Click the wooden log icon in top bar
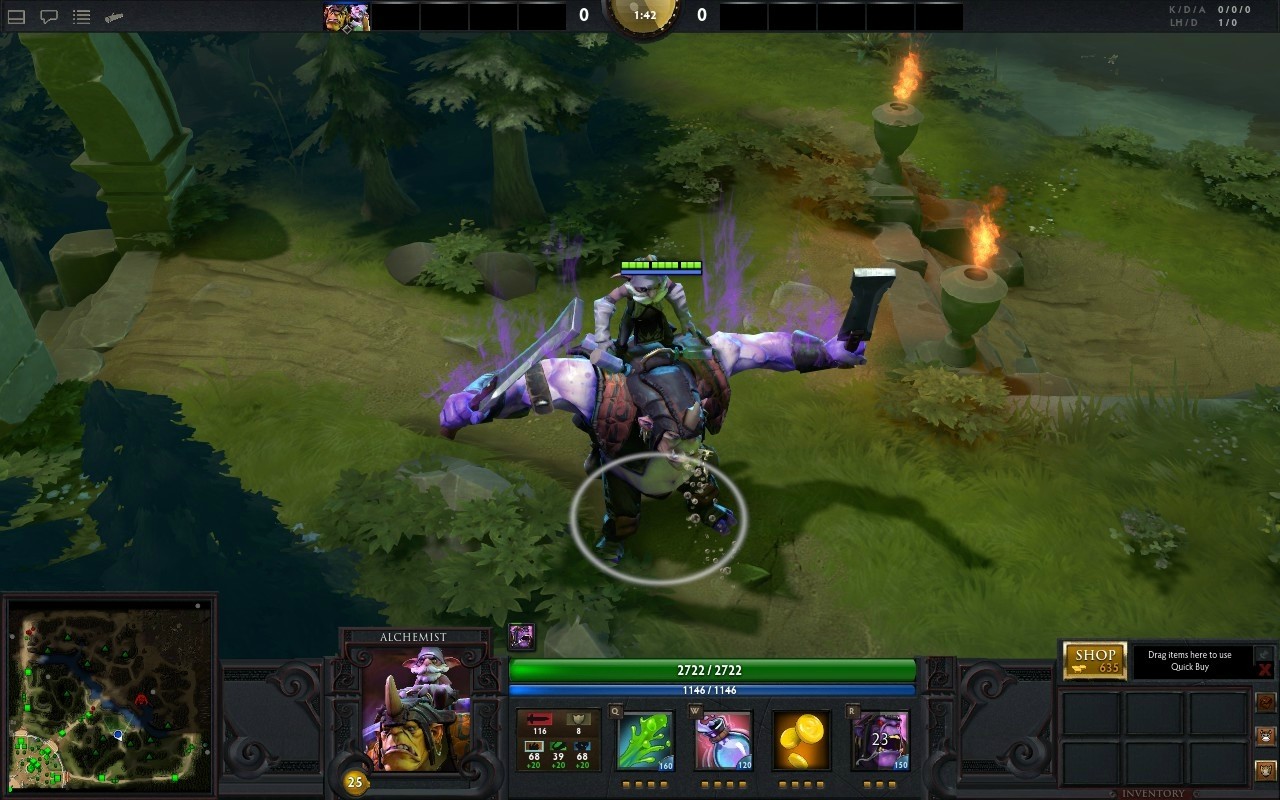1280x800 pixels. coord(114,17)
